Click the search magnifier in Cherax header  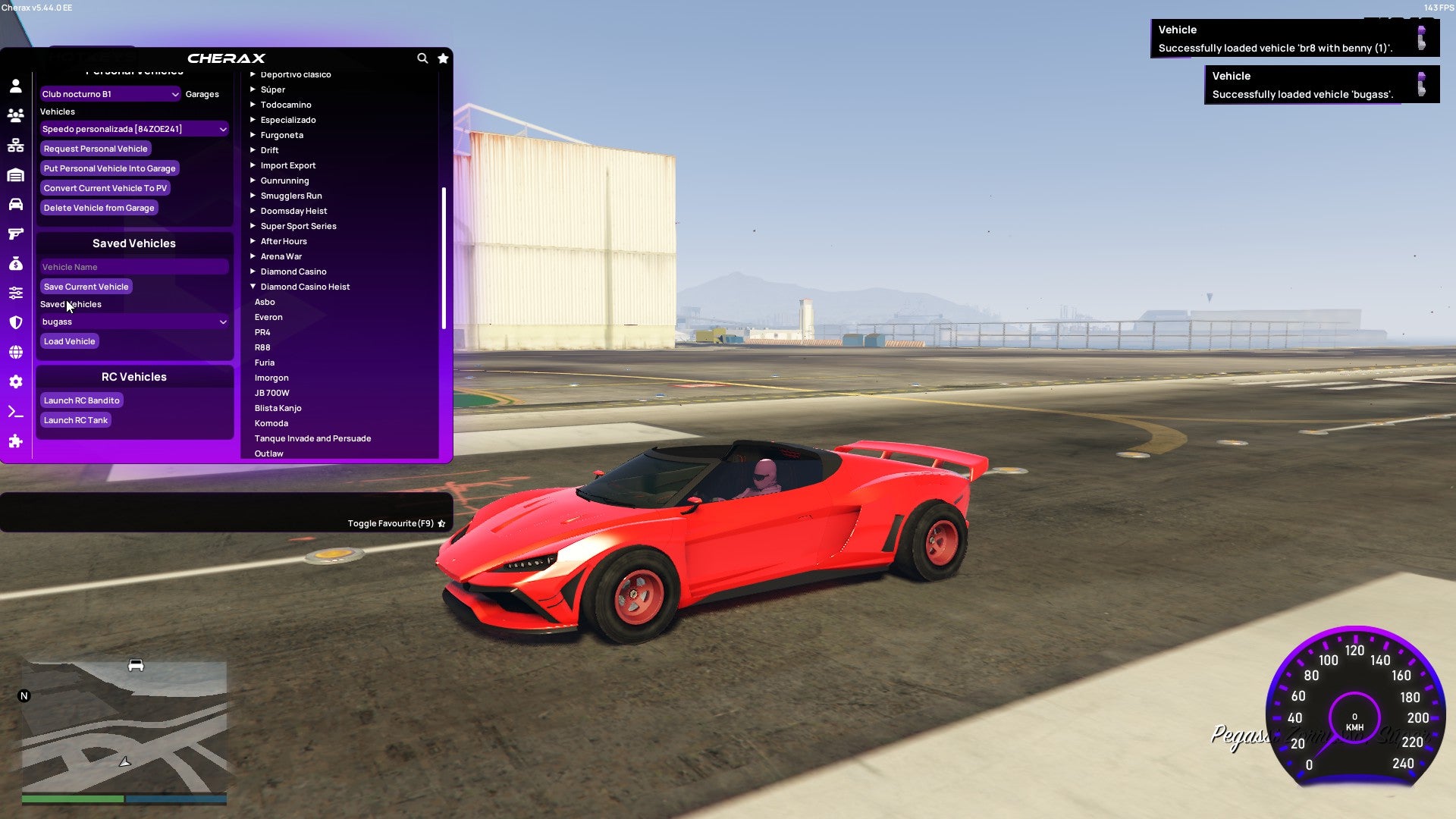tap(422, 58)
